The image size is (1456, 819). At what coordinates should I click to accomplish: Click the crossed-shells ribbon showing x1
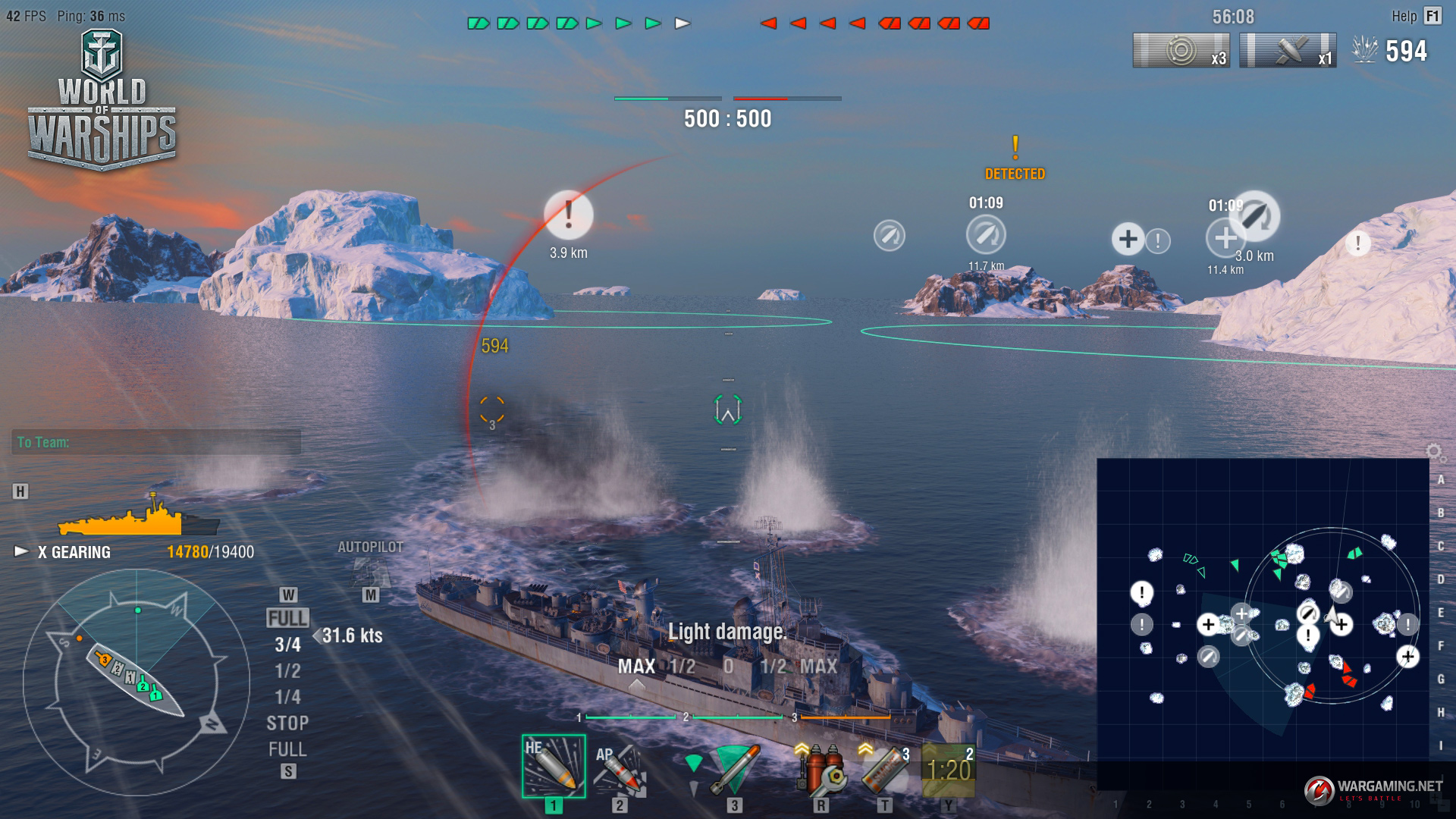click(1288, 51)
